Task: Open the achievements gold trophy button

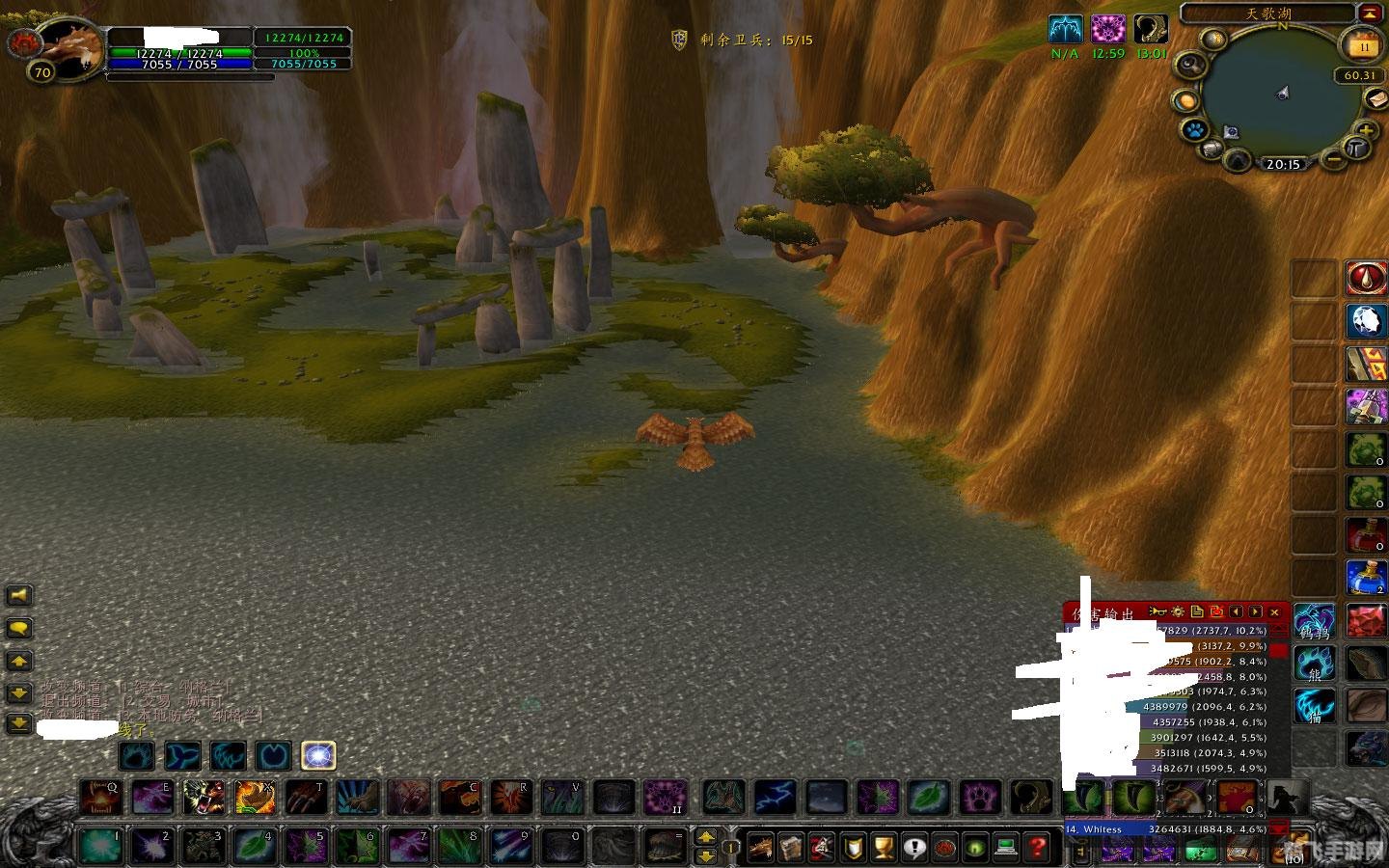Action: pos(884,847)
